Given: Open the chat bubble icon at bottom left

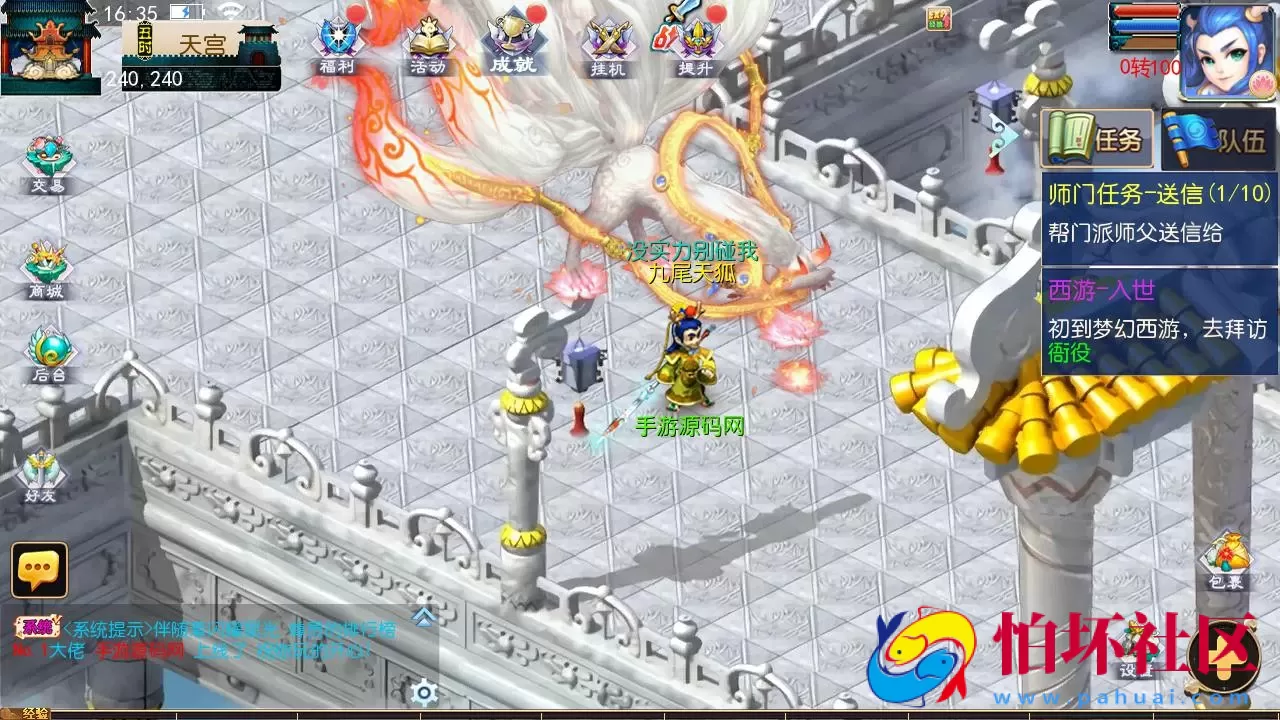Looking at the screenshot, I should tap(37, 572).
